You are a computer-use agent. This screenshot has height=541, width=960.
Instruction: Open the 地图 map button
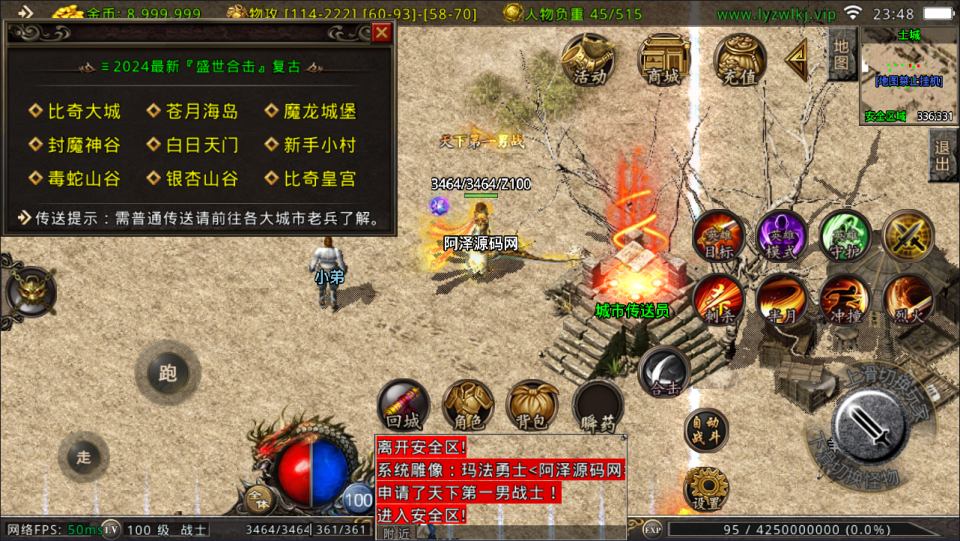point(841,54)
